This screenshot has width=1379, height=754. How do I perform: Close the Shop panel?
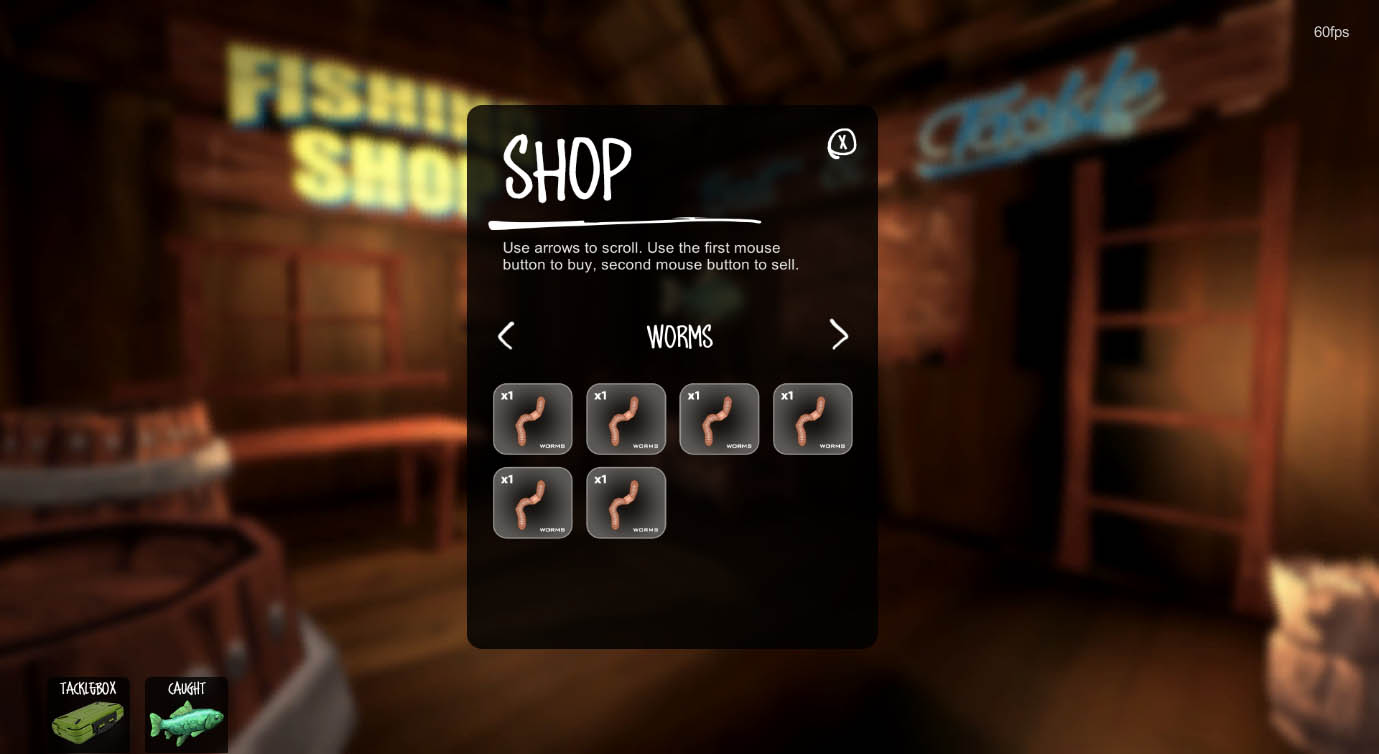842,144
